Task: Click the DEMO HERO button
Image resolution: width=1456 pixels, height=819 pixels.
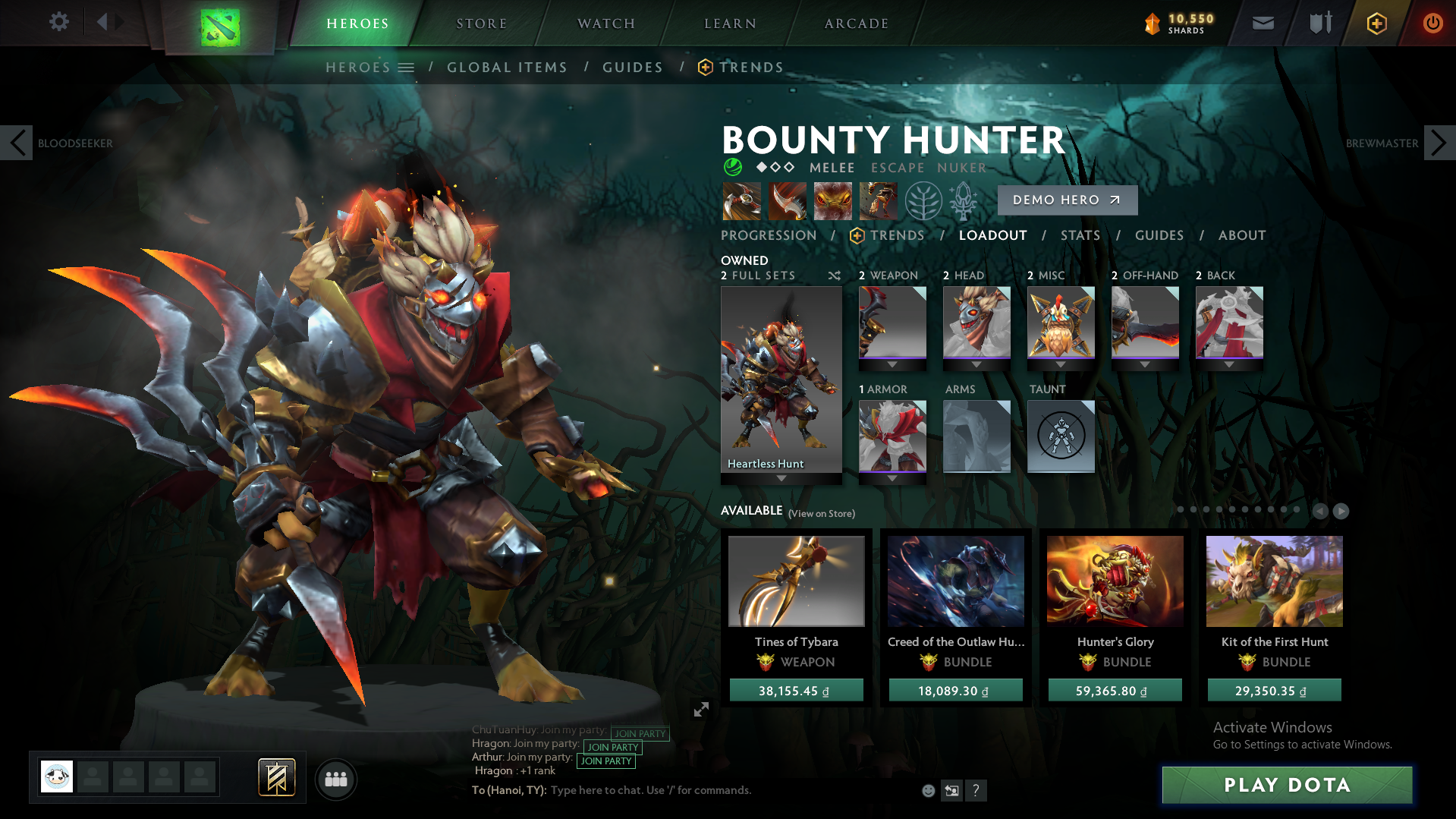Action: [1067, 200]
